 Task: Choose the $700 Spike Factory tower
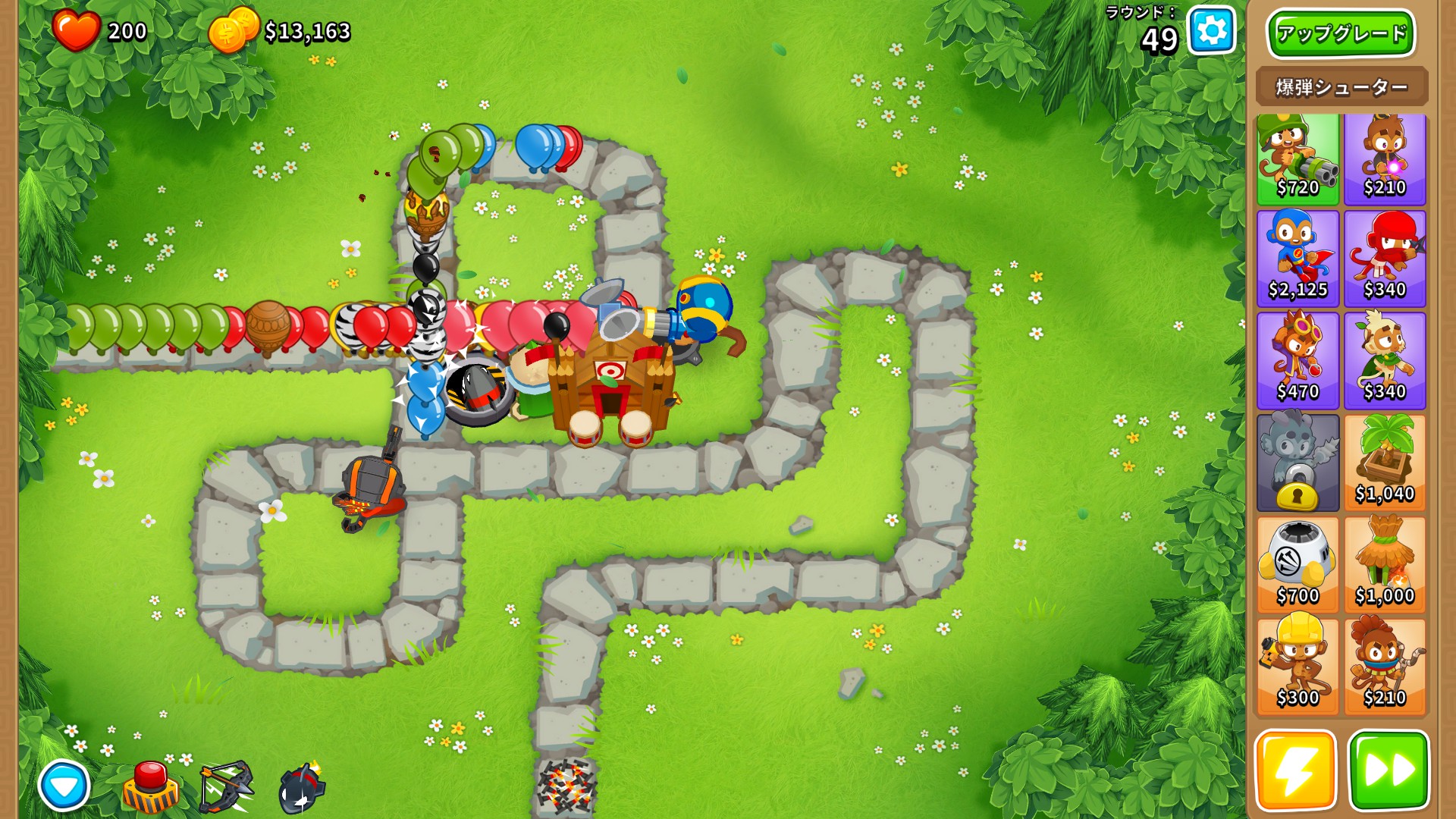1298,565
